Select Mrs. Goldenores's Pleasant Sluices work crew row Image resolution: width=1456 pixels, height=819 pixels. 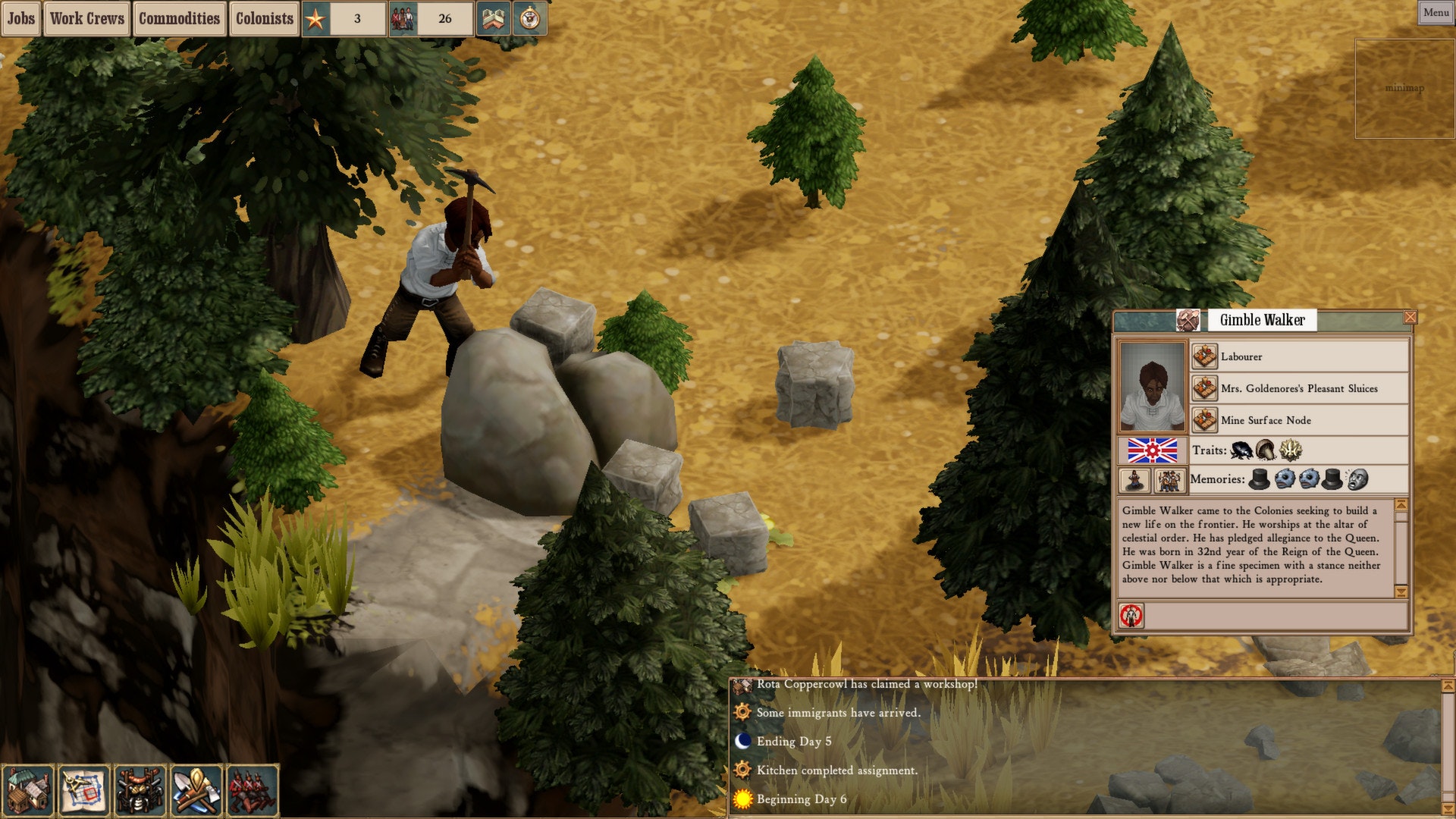tap(1300, 388)
